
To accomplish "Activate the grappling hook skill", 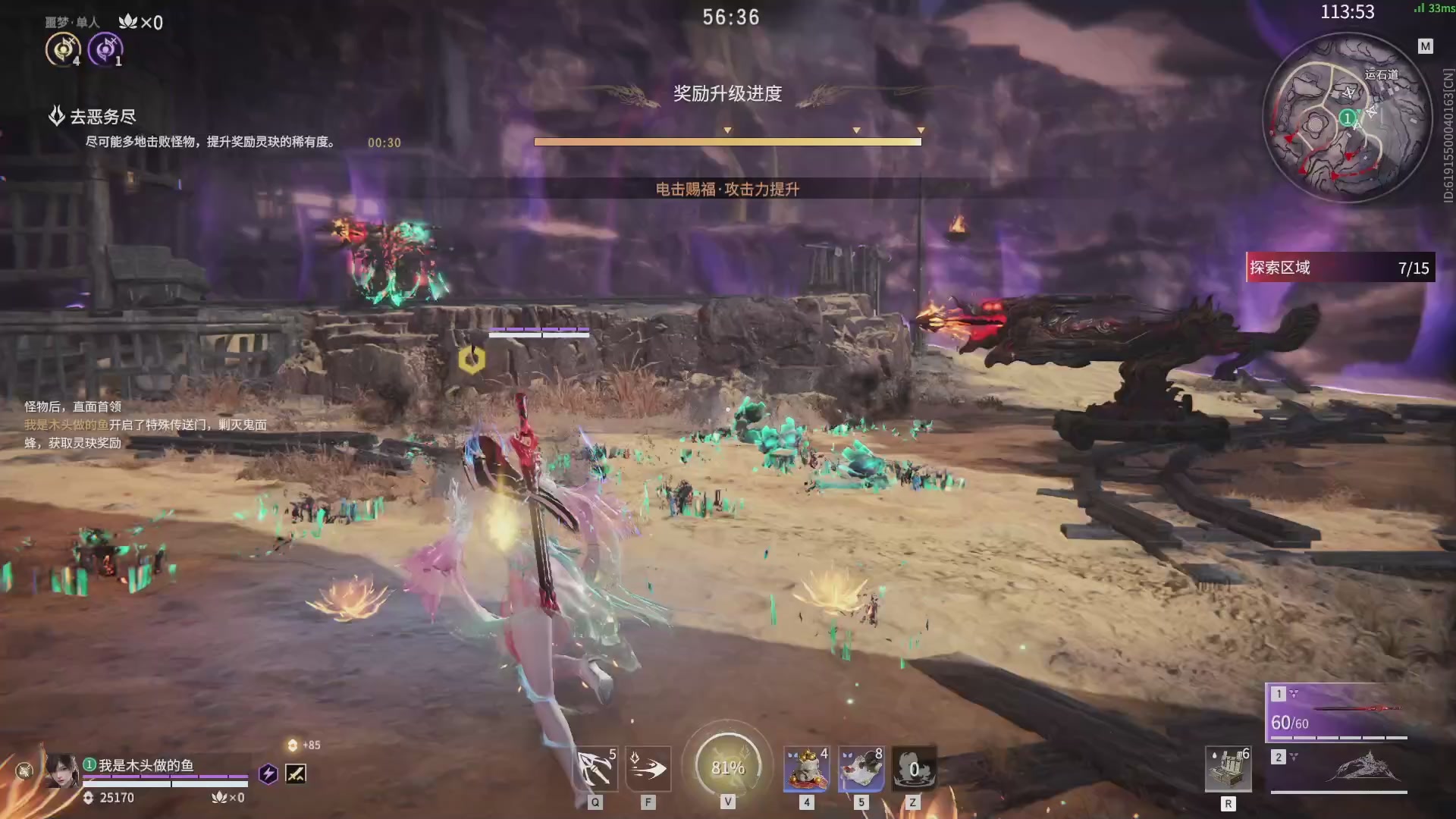I will coord(595,769).
